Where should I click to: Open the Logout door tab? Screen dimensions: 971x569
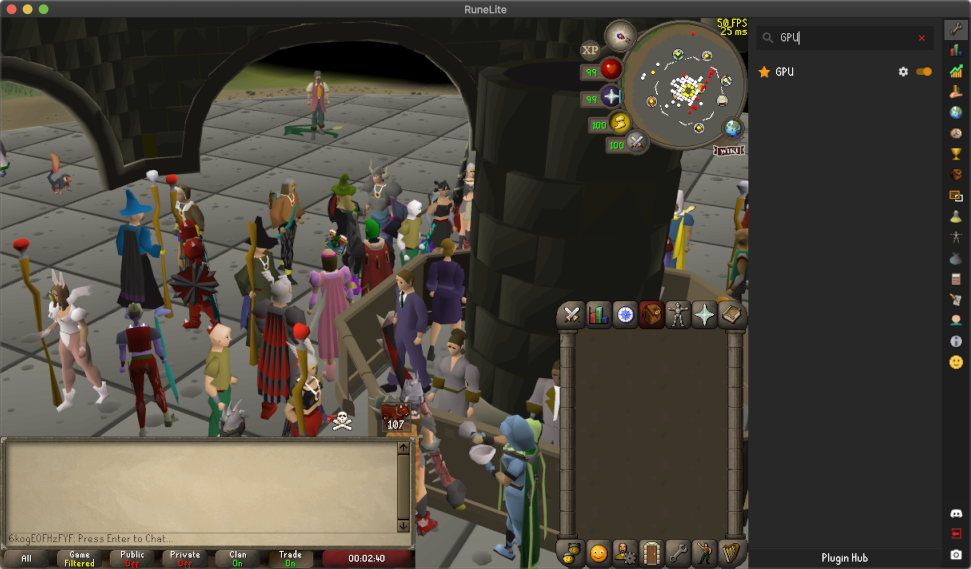pos(653,552)
